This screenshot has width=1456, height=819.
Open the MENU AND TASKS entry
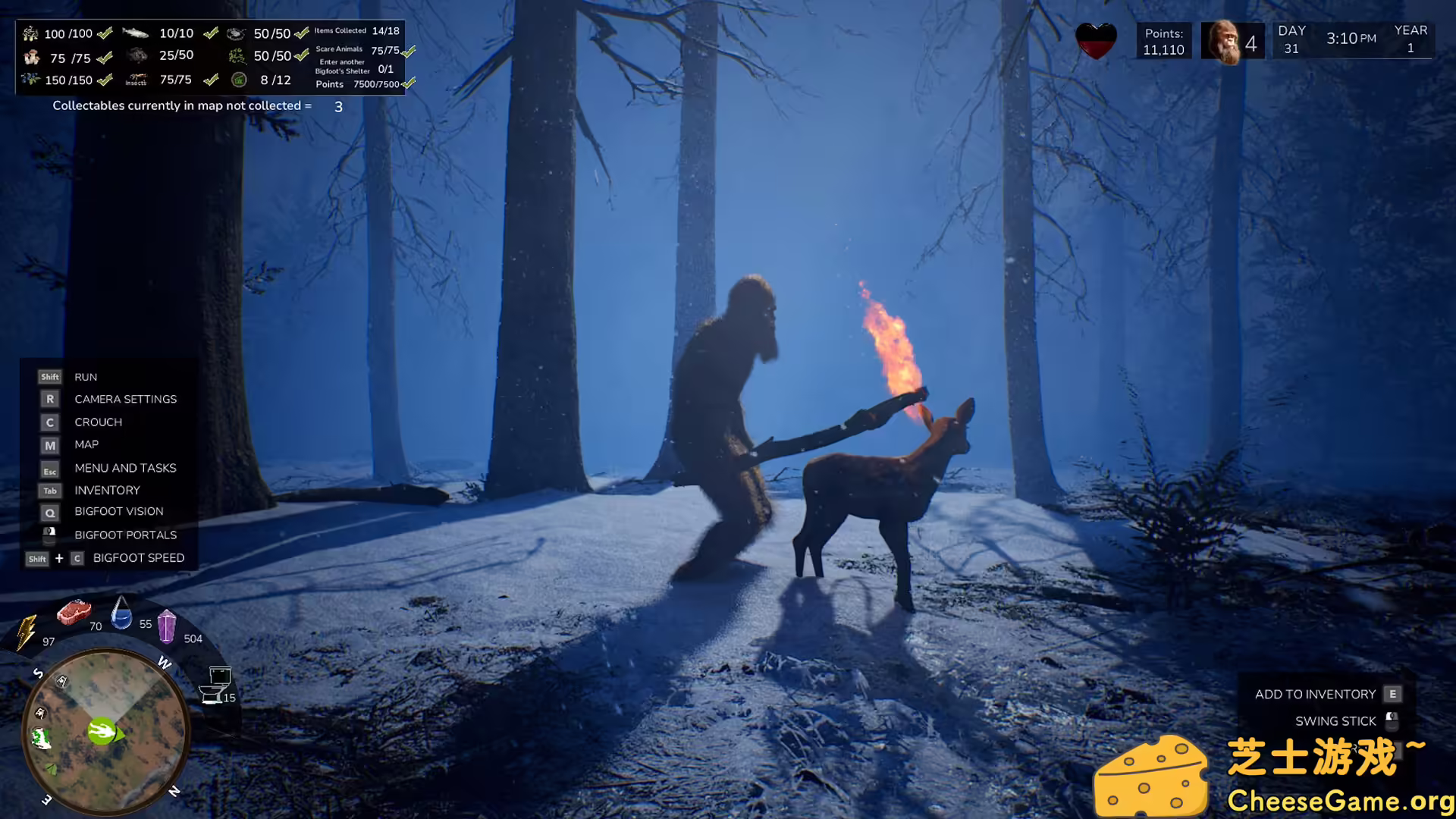tap(125, 468)
